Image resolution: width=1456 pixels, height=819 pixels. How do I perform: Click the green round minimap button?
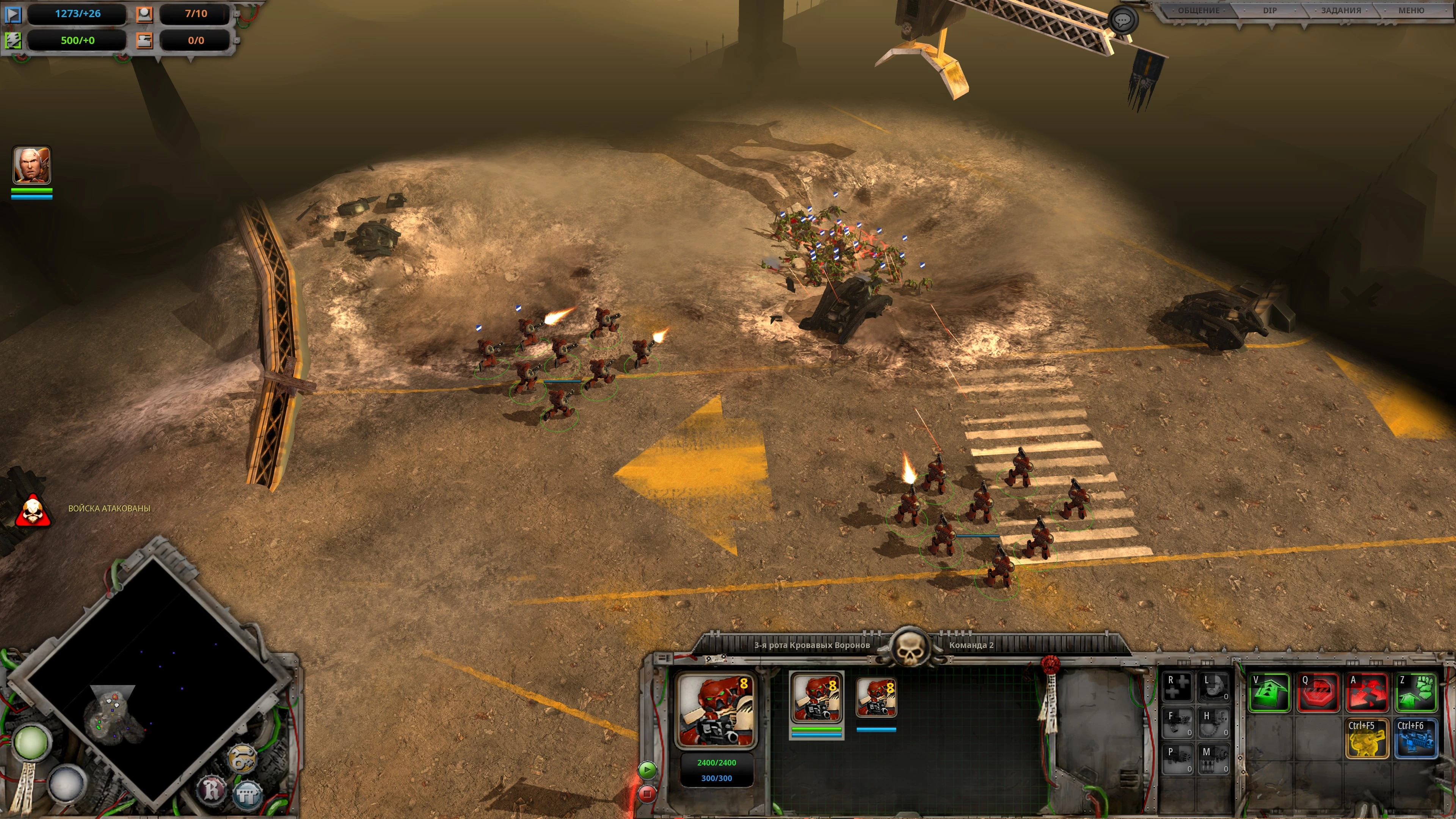click(x=30, y=742)
